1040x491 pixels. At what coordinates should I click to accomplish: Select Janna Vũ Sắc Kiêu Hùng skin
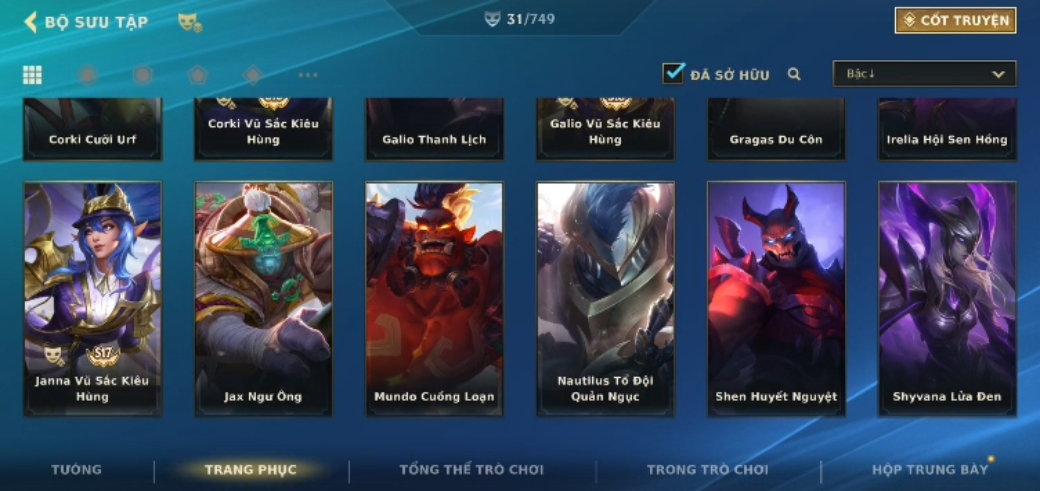click(x=93, y=297)
